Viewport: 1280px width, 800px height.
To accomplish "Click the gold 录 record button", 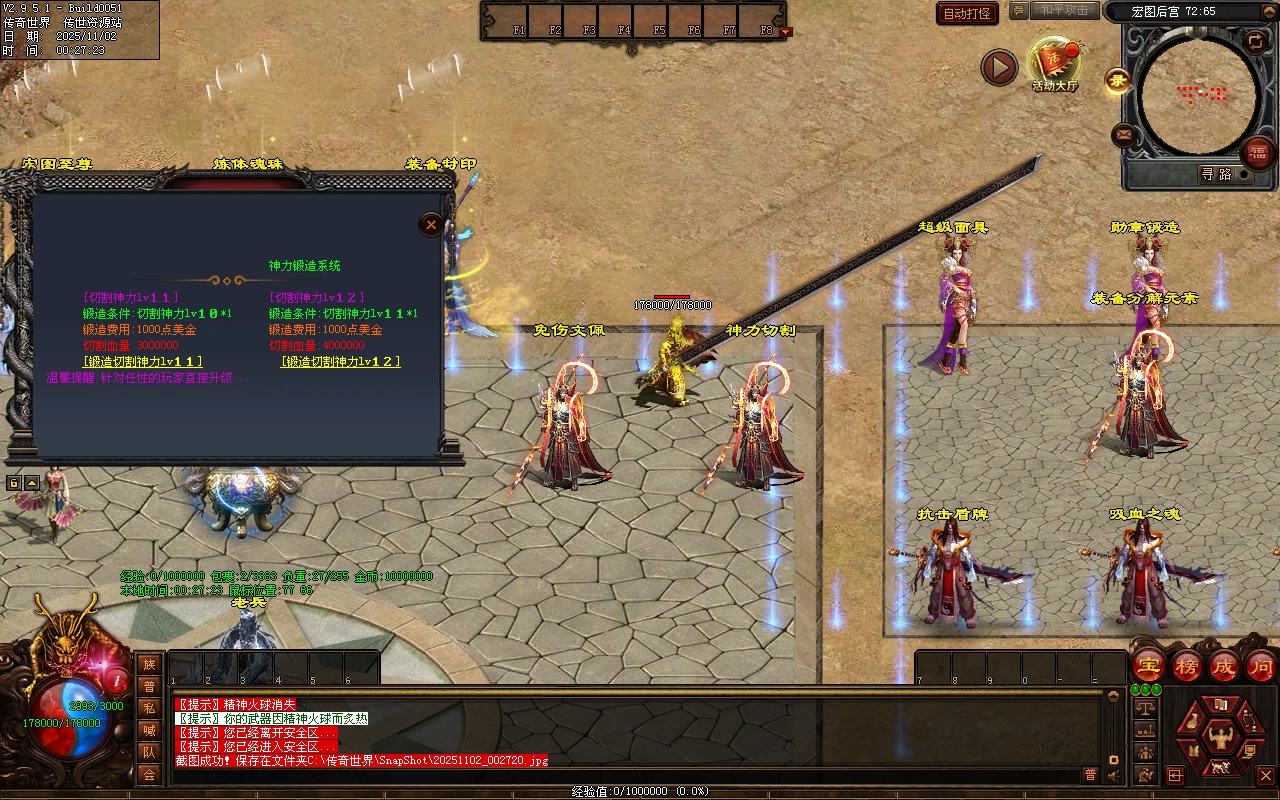I will tap(1117, 82).
